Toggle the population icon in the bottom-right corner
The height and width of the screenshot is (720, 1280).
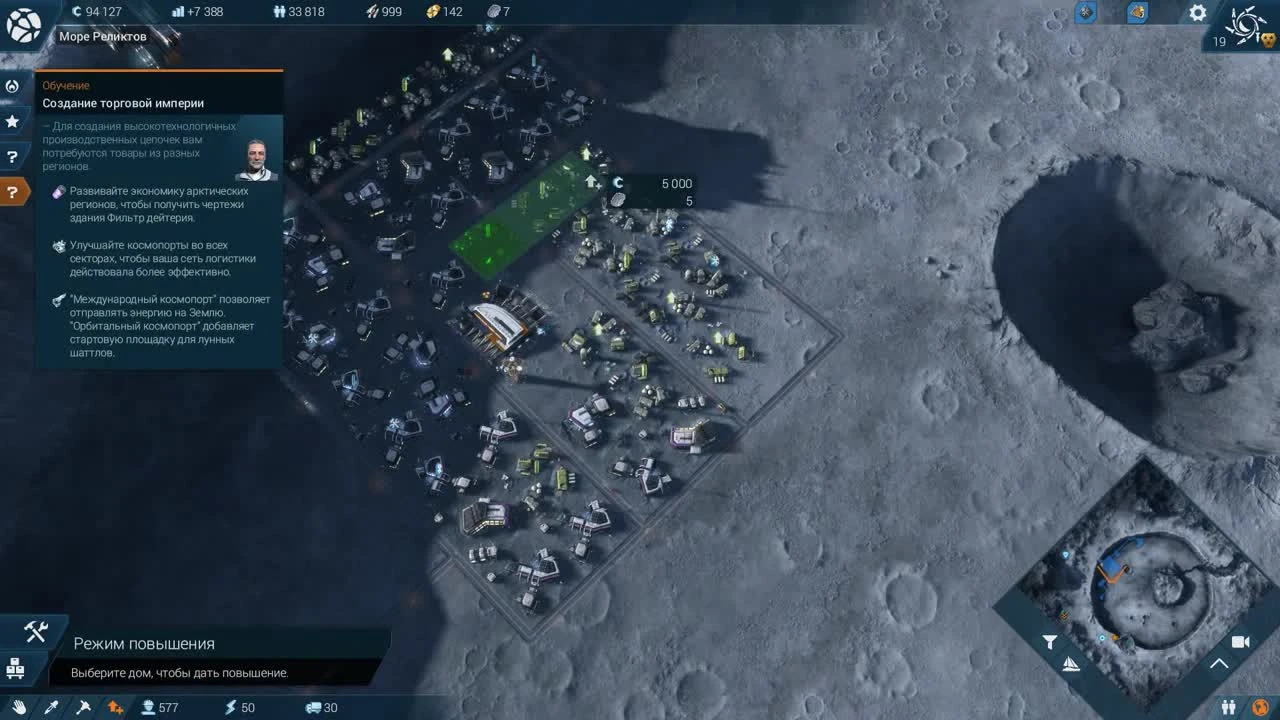pos(1229,705)
